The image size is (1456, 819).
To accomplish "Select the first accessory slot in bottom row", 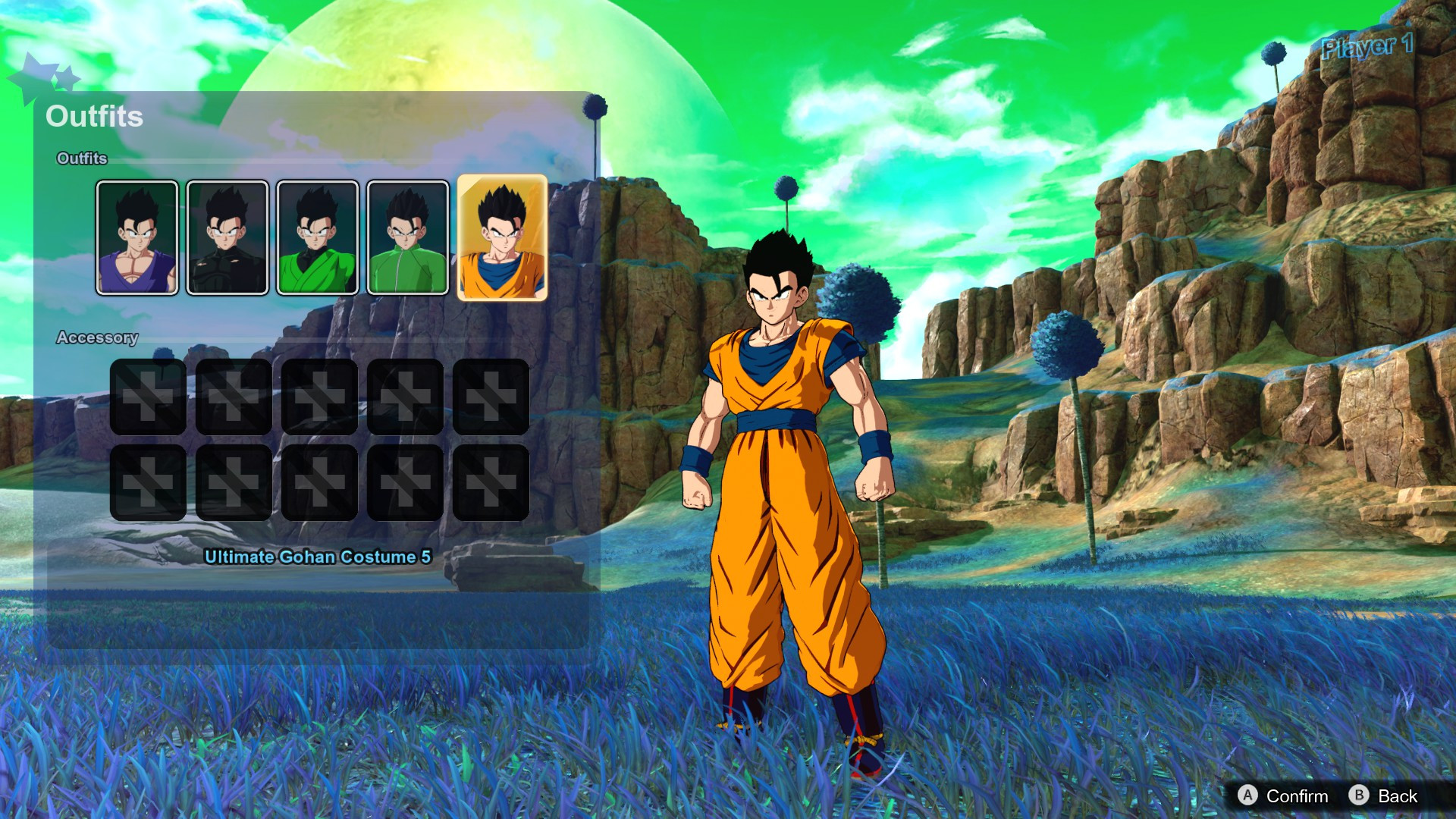I will point(147,483).
